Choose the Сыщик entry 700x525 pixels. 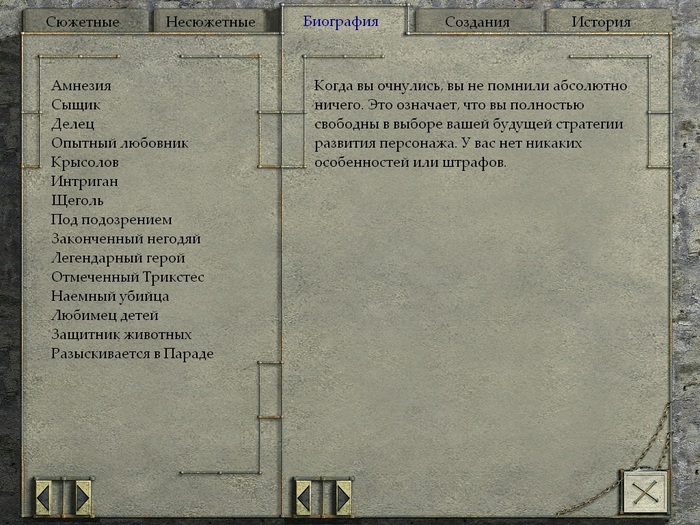coord(76,105)
